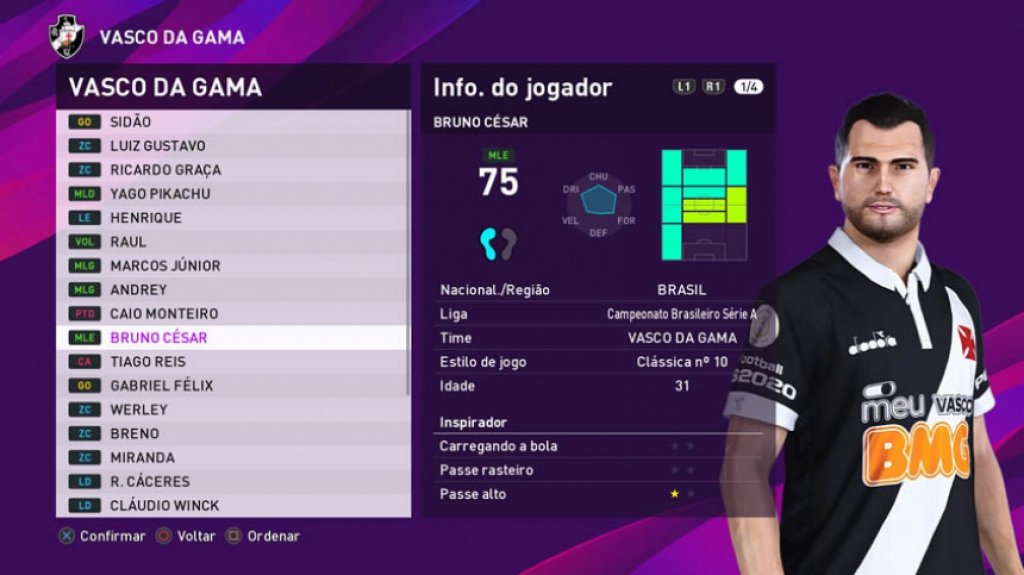Select Marcos Júnior player row

click(x=232, y=266)
